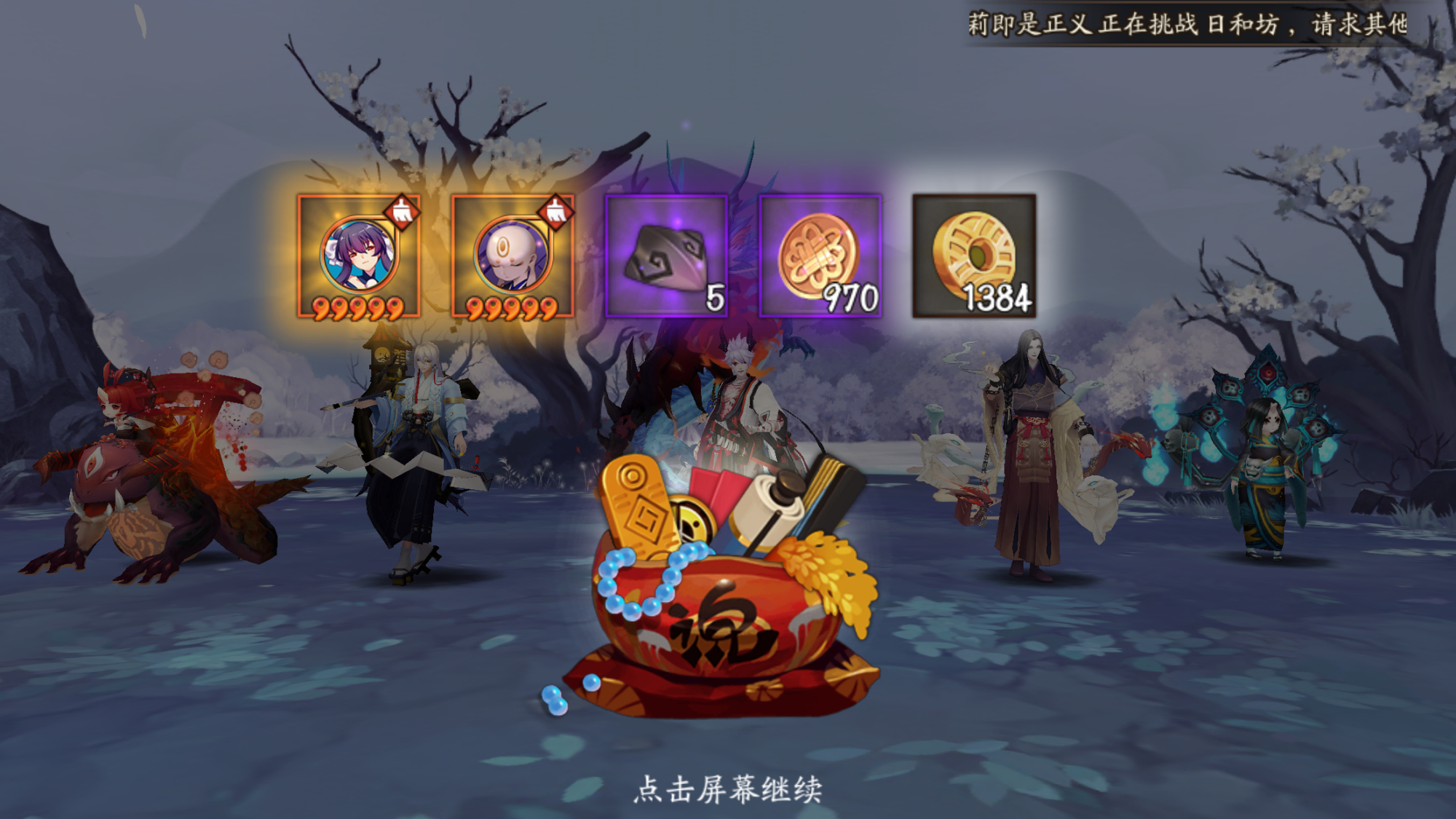The image size is (1456, 819).
Task: Click the red brush badge on first reward
Action: pyautogui.click(x=403, y=211)
